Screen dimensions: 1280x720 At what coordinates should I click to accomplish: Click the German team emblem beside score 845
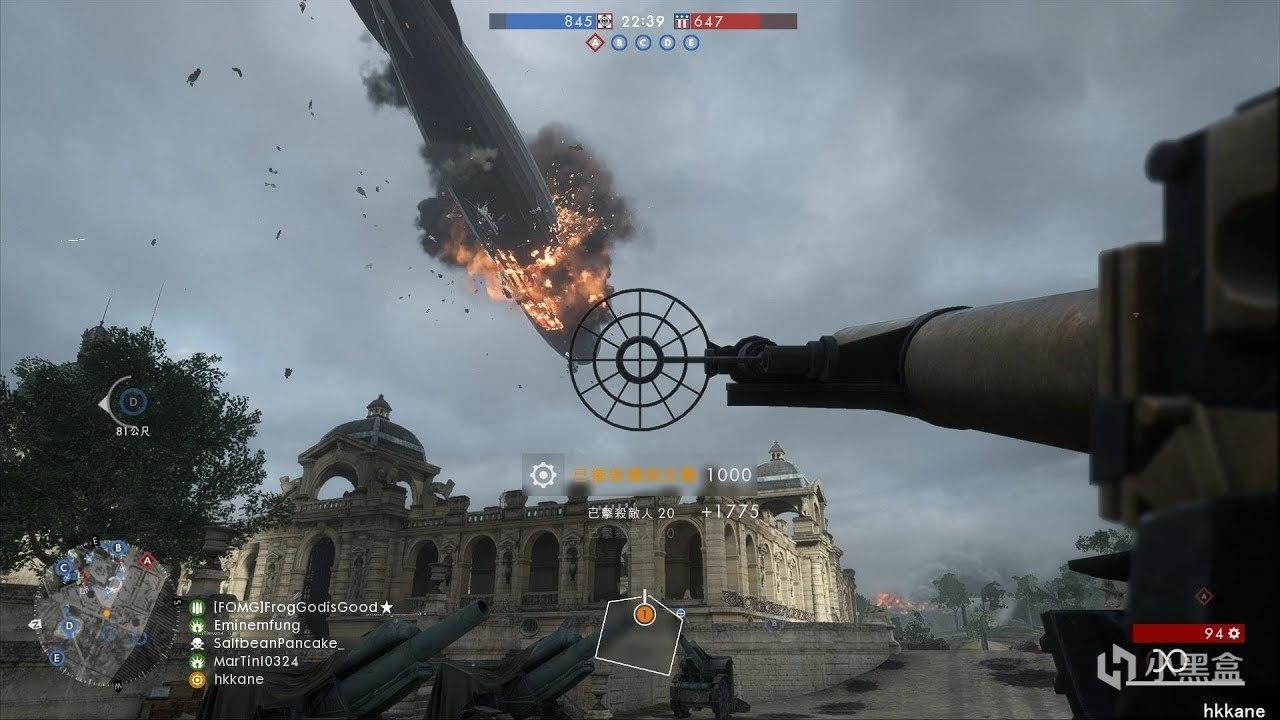pyautogui.click(x=604, y=21)
